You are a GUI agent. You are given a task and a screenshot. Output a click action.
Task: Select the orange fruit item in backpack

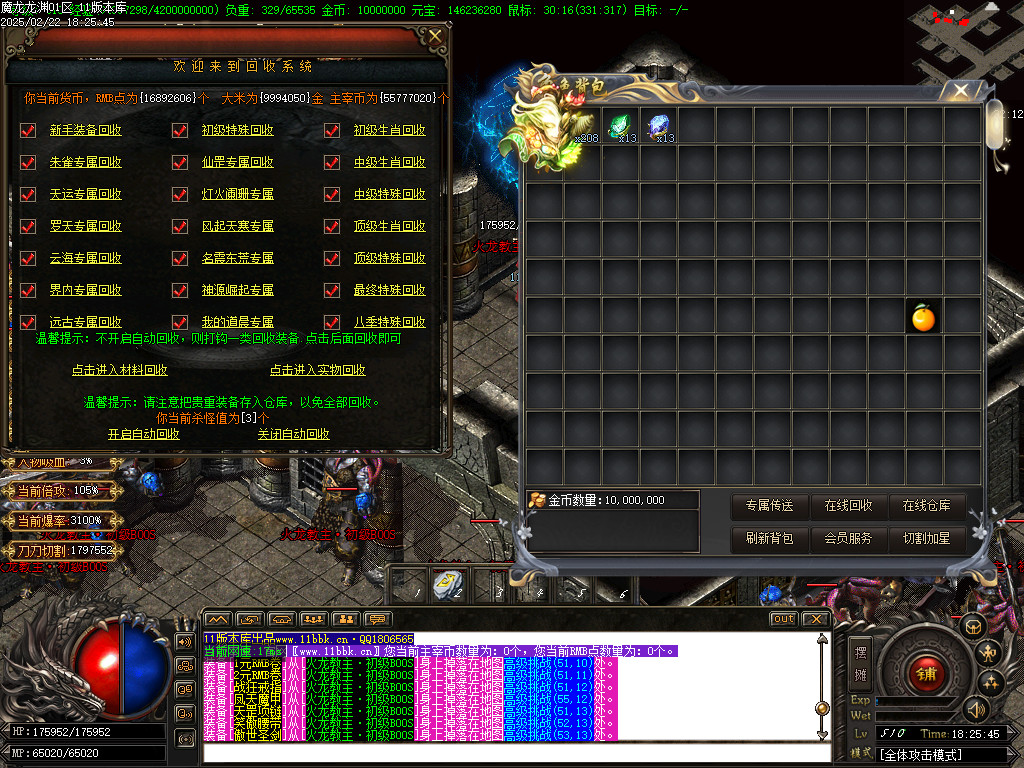(x=923, y=318)
